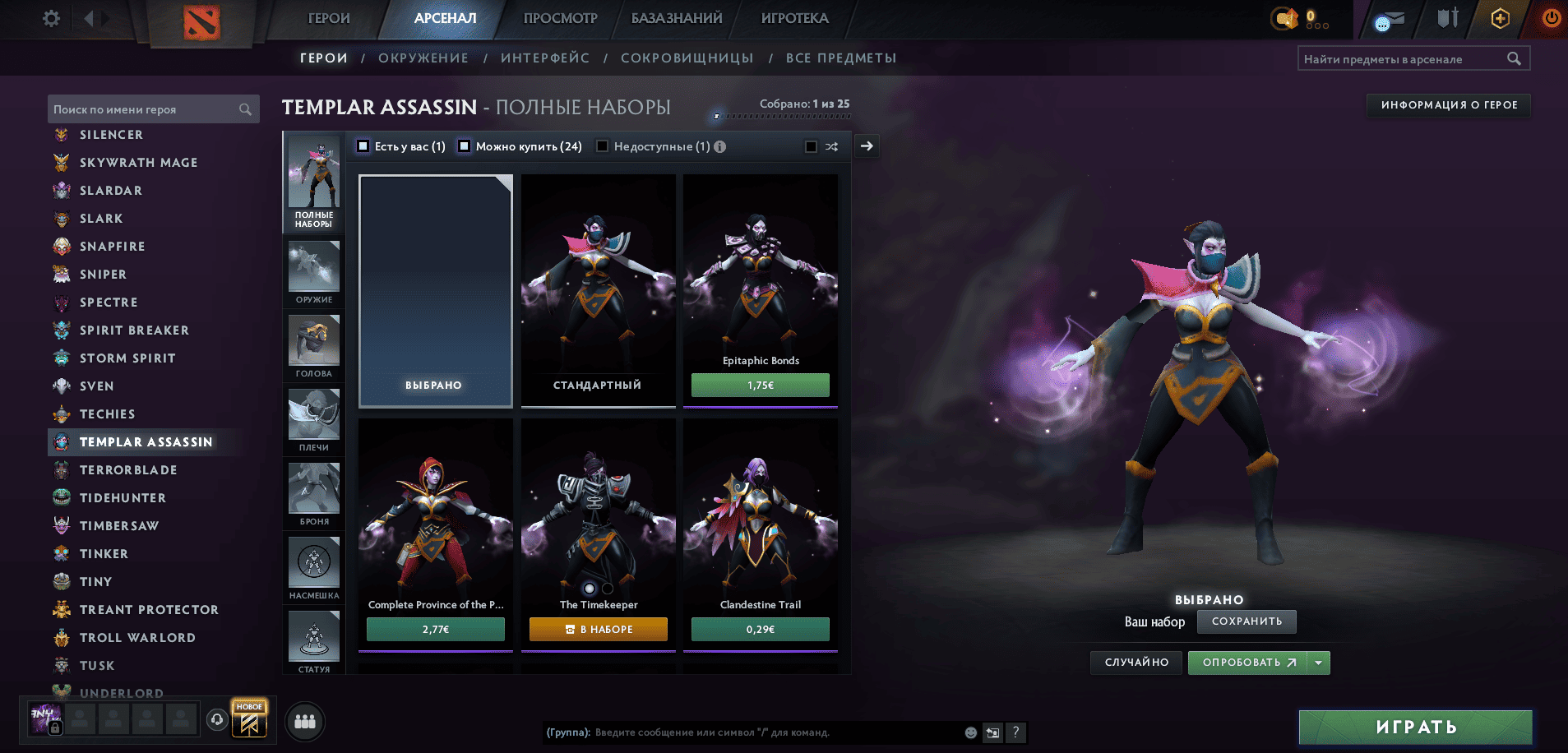Viewport: 1568px width, 753px height.
Task: Select the ОРУЖИЕ weapon slot icon
Action: pyautogui.click(x=313, y=266)
